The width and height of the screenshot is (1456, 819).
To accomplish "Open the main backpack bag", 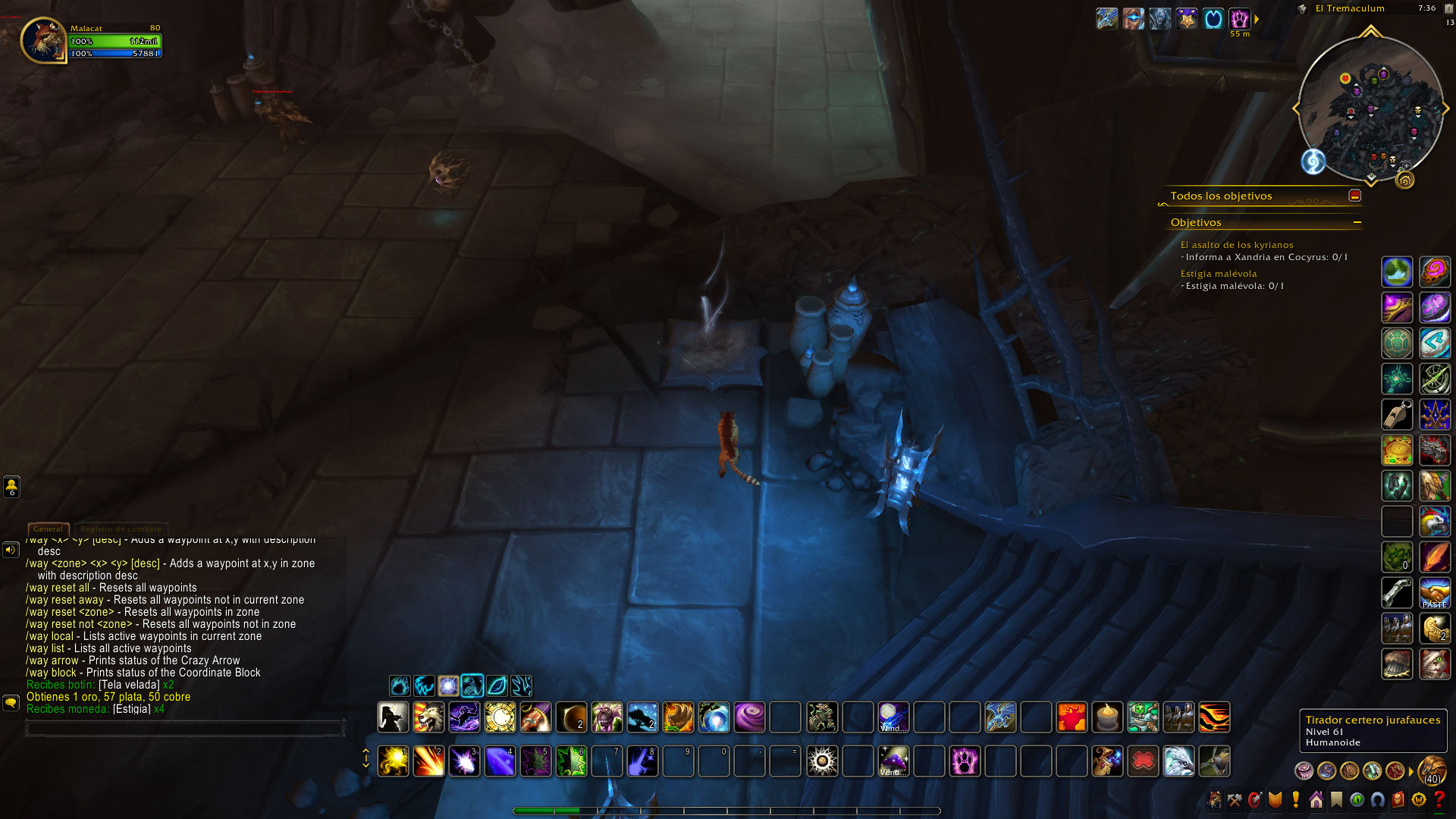I will coord(1432,770).
